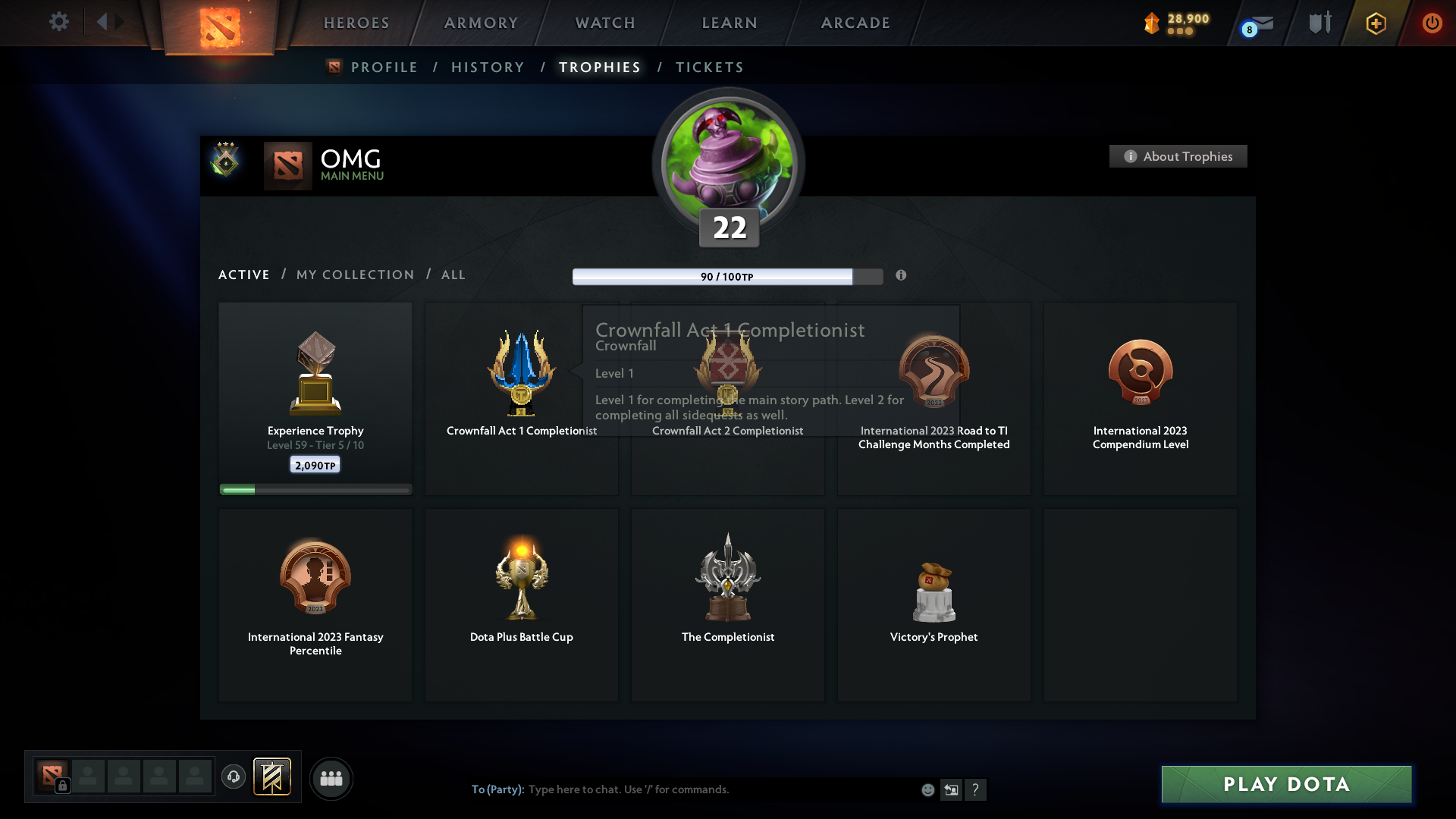Click the screenshot share icon beside chat

tap(952, 789)
